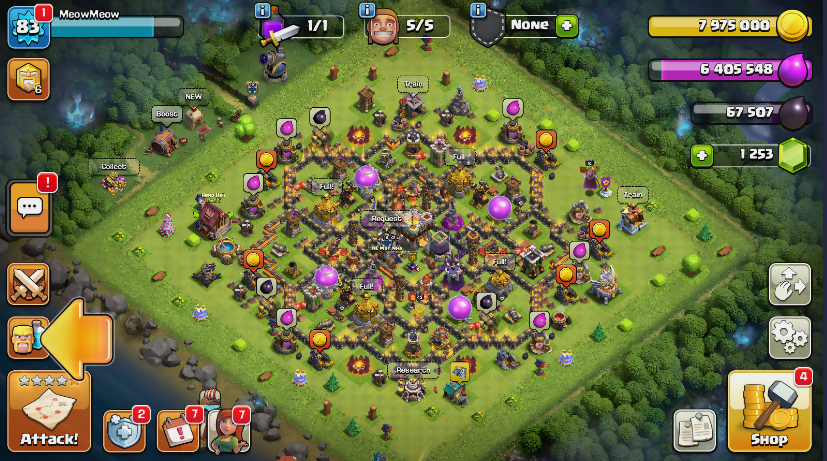Open the calendar events icon

click(x=177, y=430)
